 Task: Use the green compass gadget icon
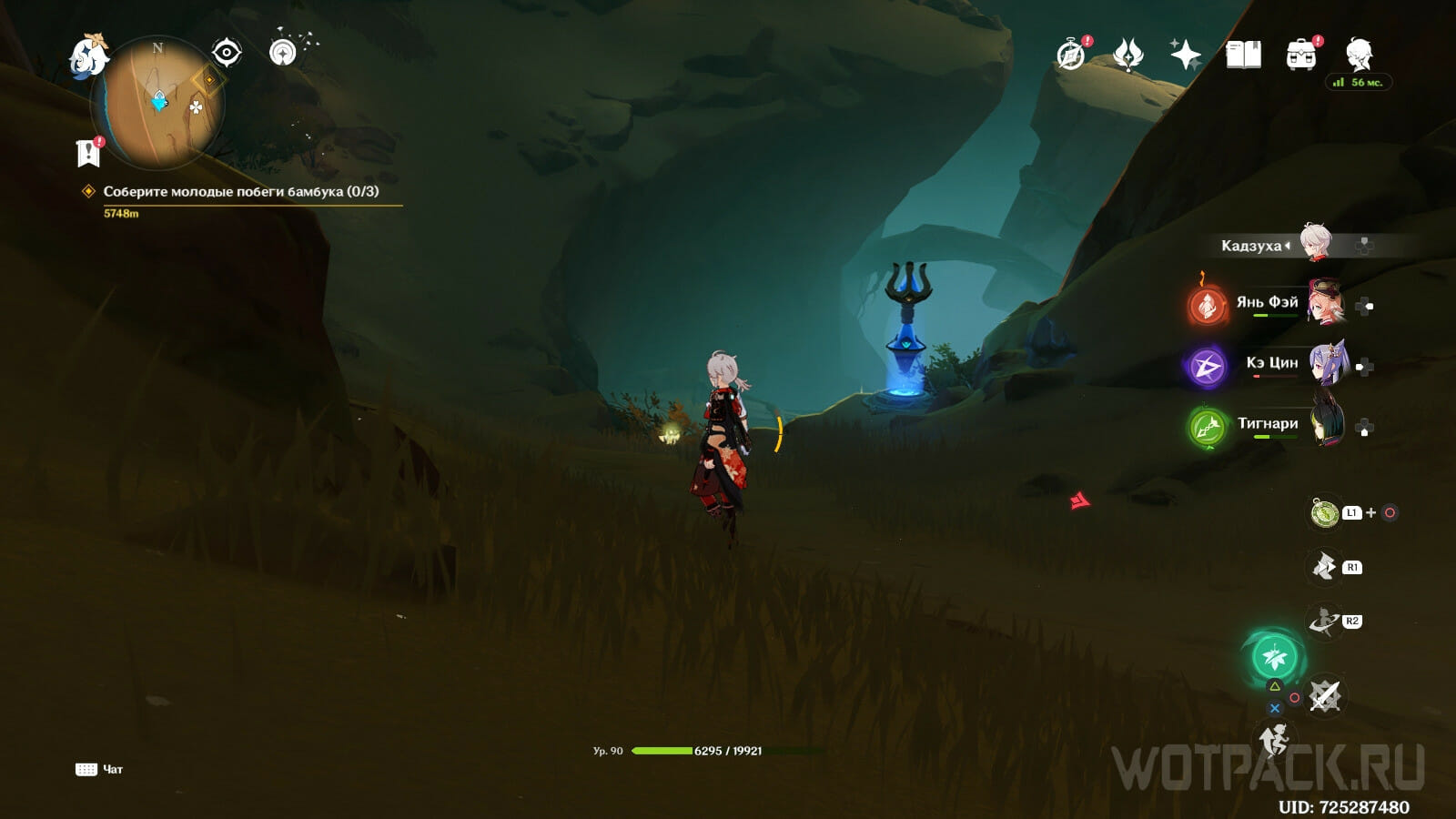tap(1325, 513)
